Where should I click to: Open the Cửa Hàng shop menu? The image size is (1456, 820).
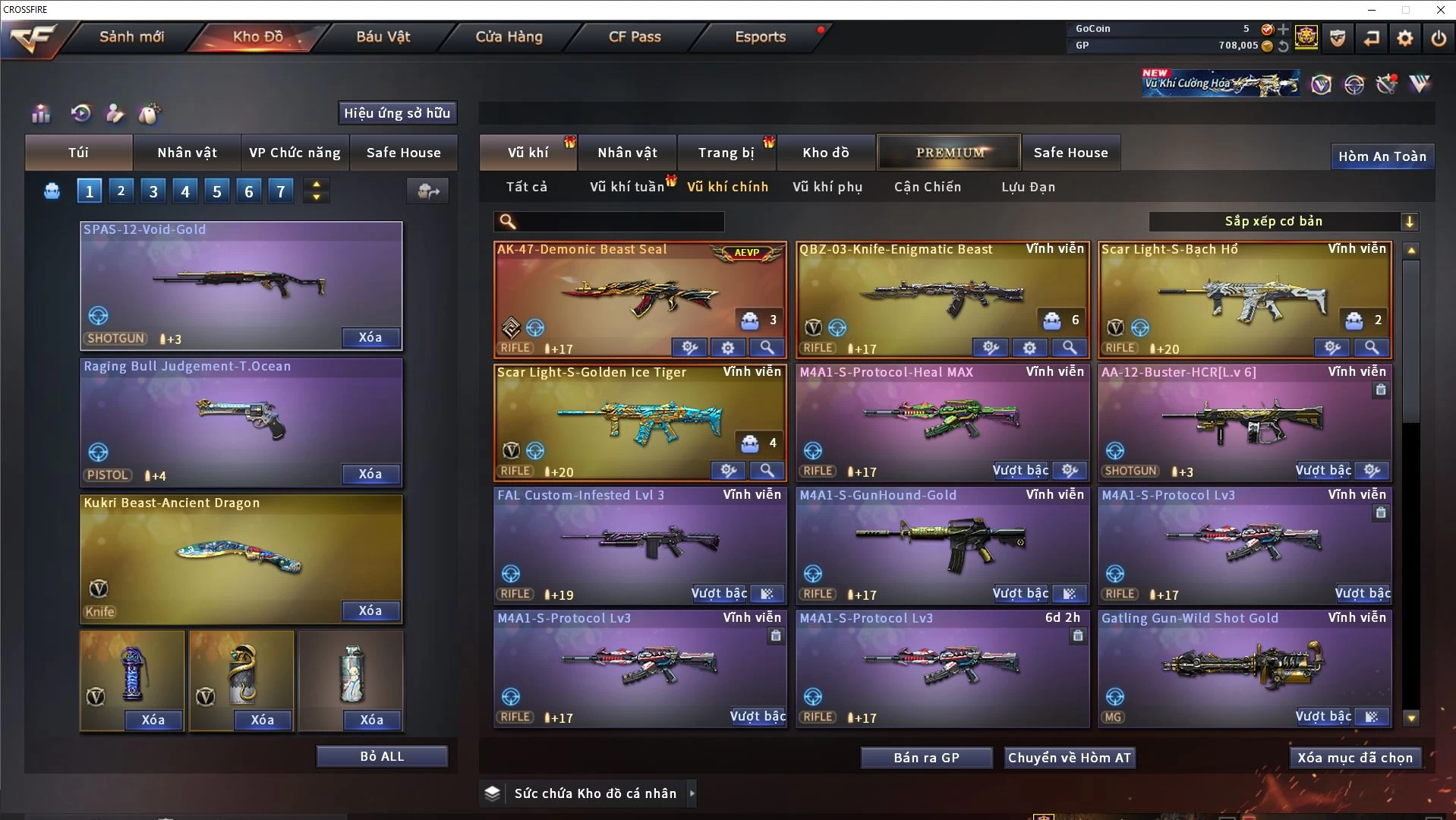[x=509, y=36]
